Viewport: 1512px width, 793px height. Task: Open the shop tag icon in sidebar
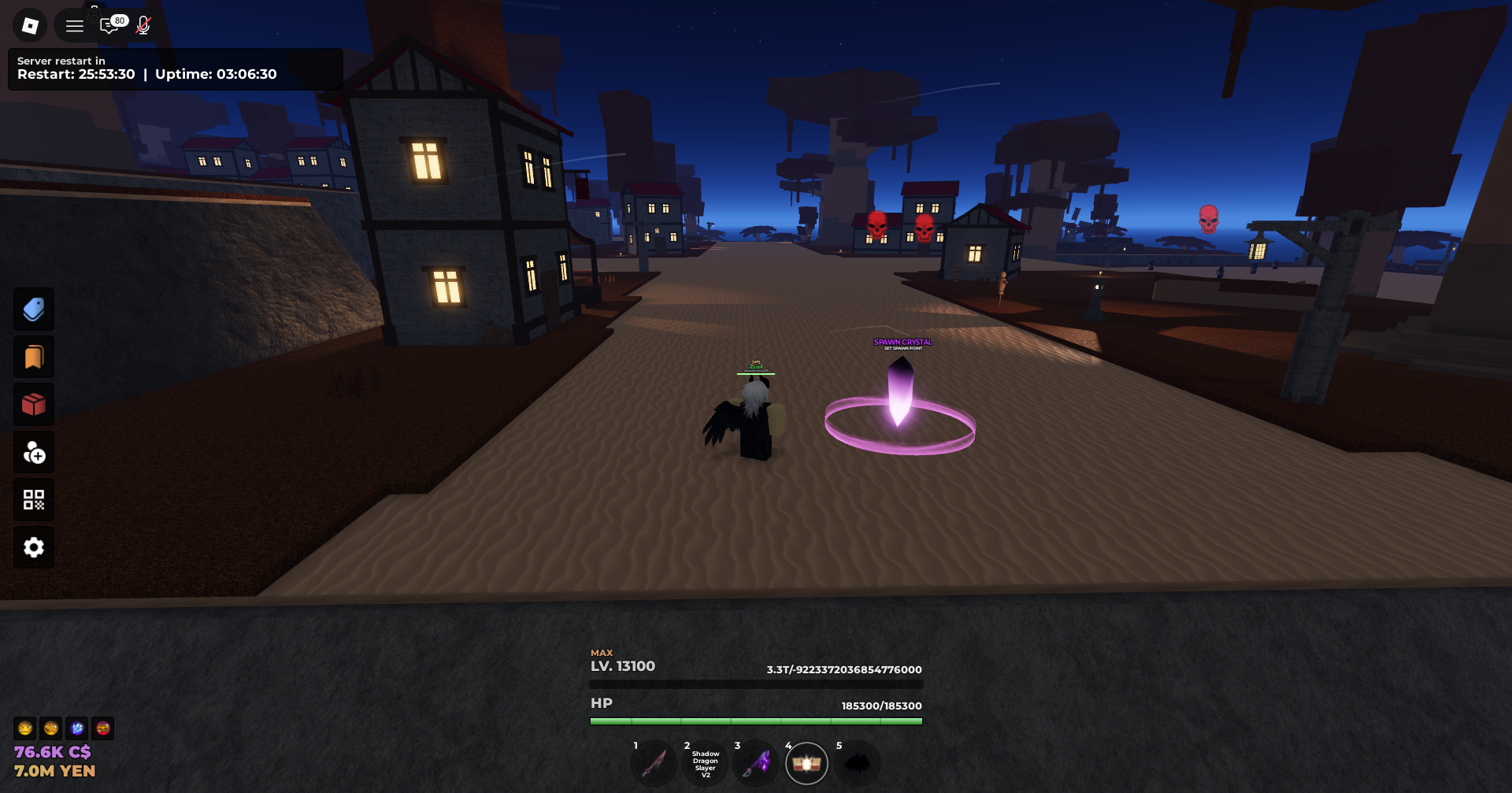(x=33, y=309)
